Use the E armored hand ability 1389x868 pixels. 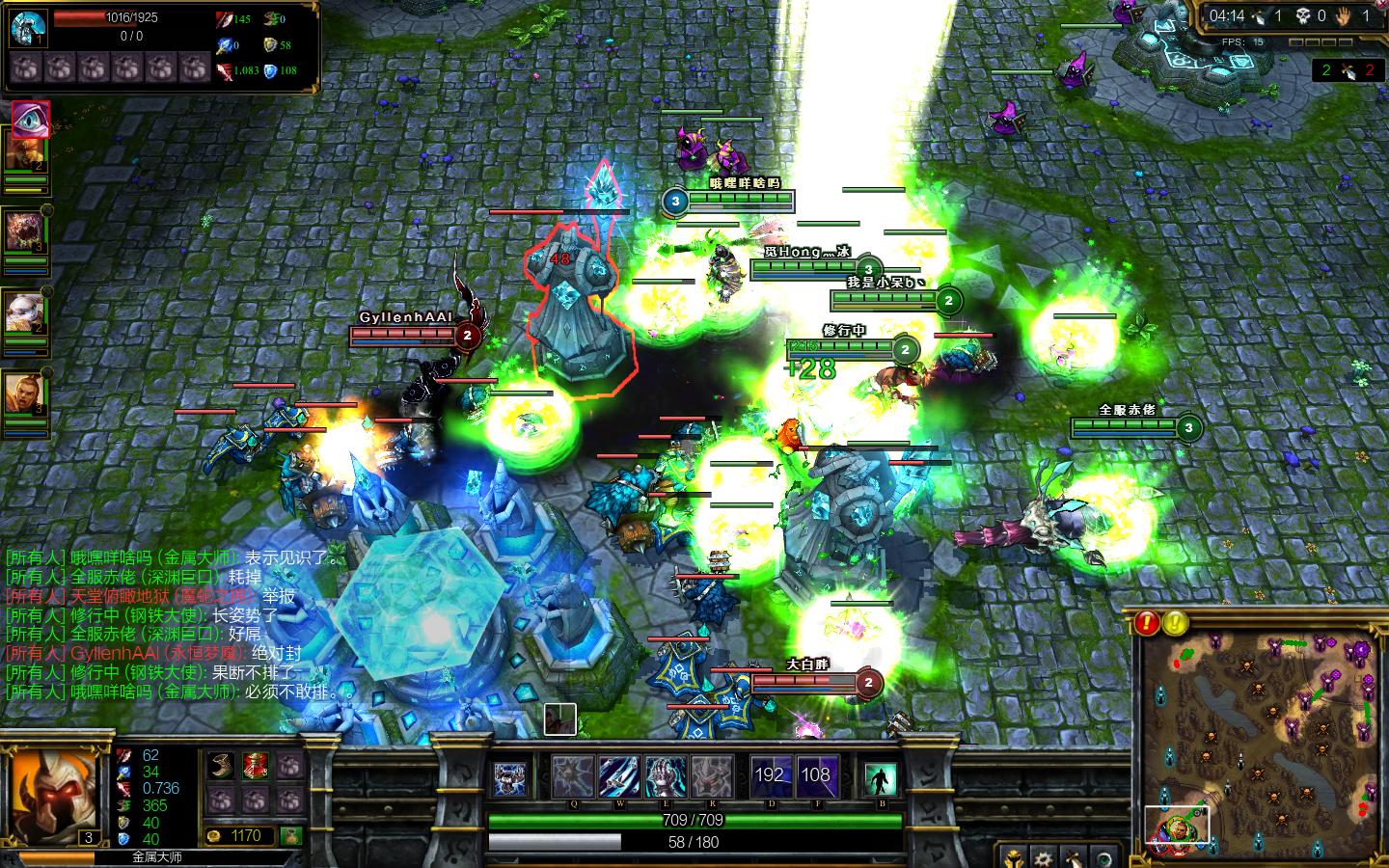[x=666, y=776]
